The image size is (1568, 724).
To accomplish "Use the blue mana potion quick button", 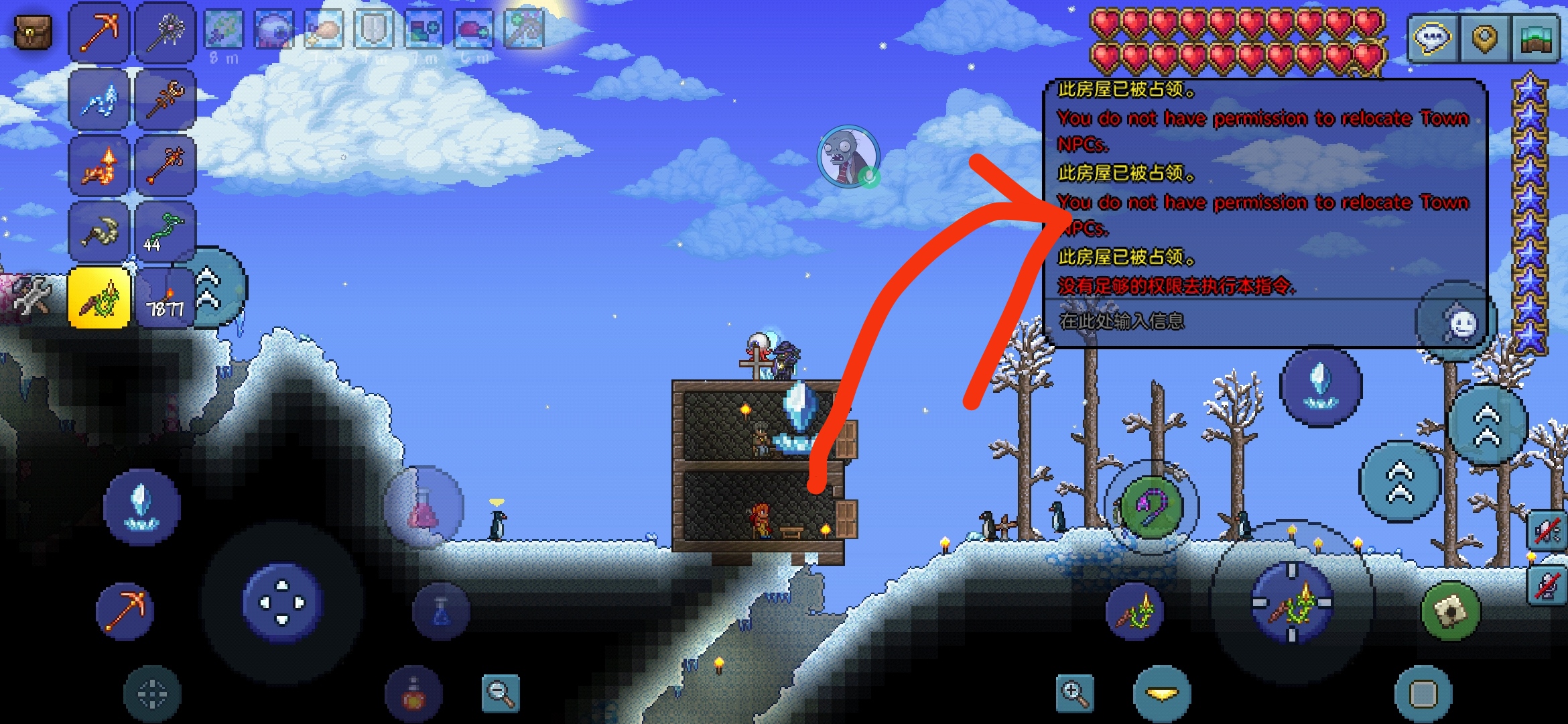I will [x=441, y=611].
